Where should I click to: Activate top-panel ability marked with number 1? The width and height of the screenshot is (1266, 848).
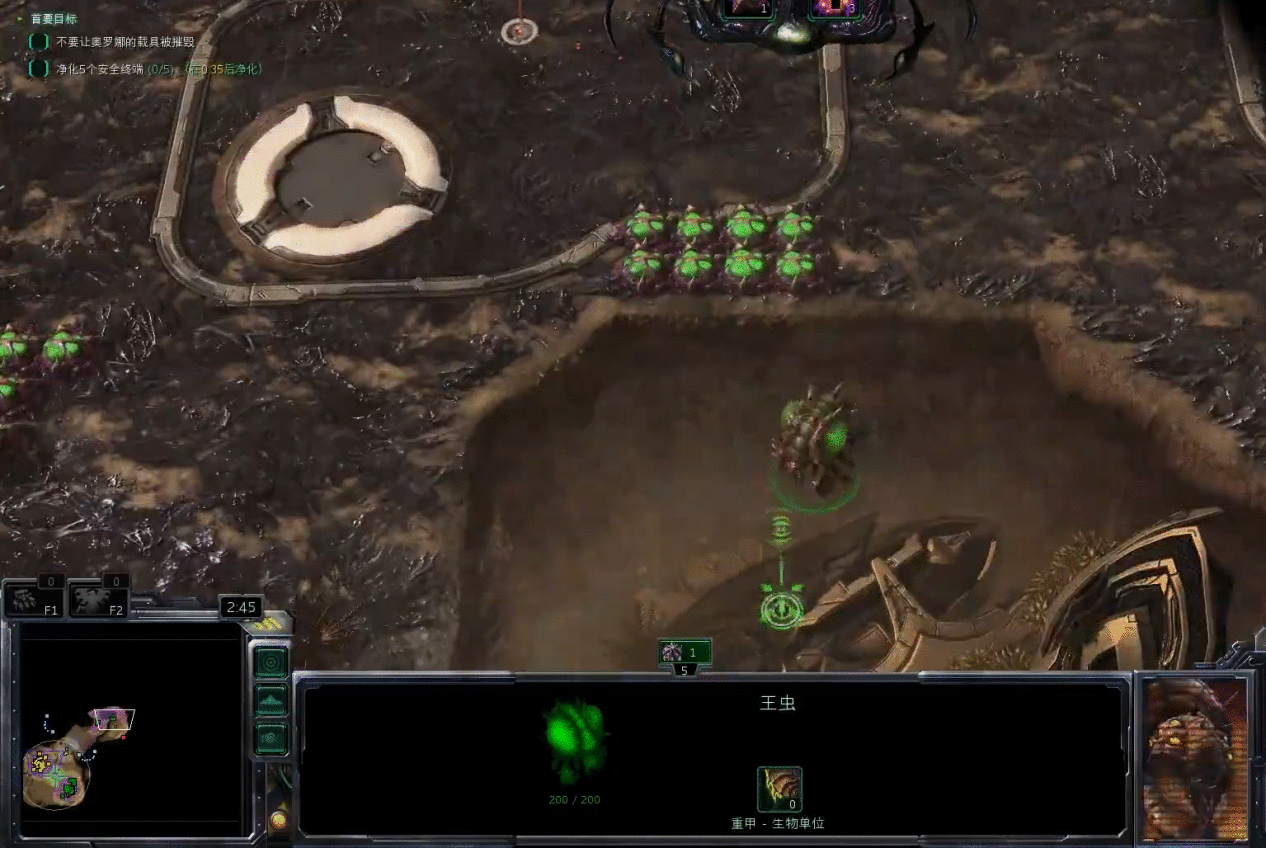tap(748, 8)
